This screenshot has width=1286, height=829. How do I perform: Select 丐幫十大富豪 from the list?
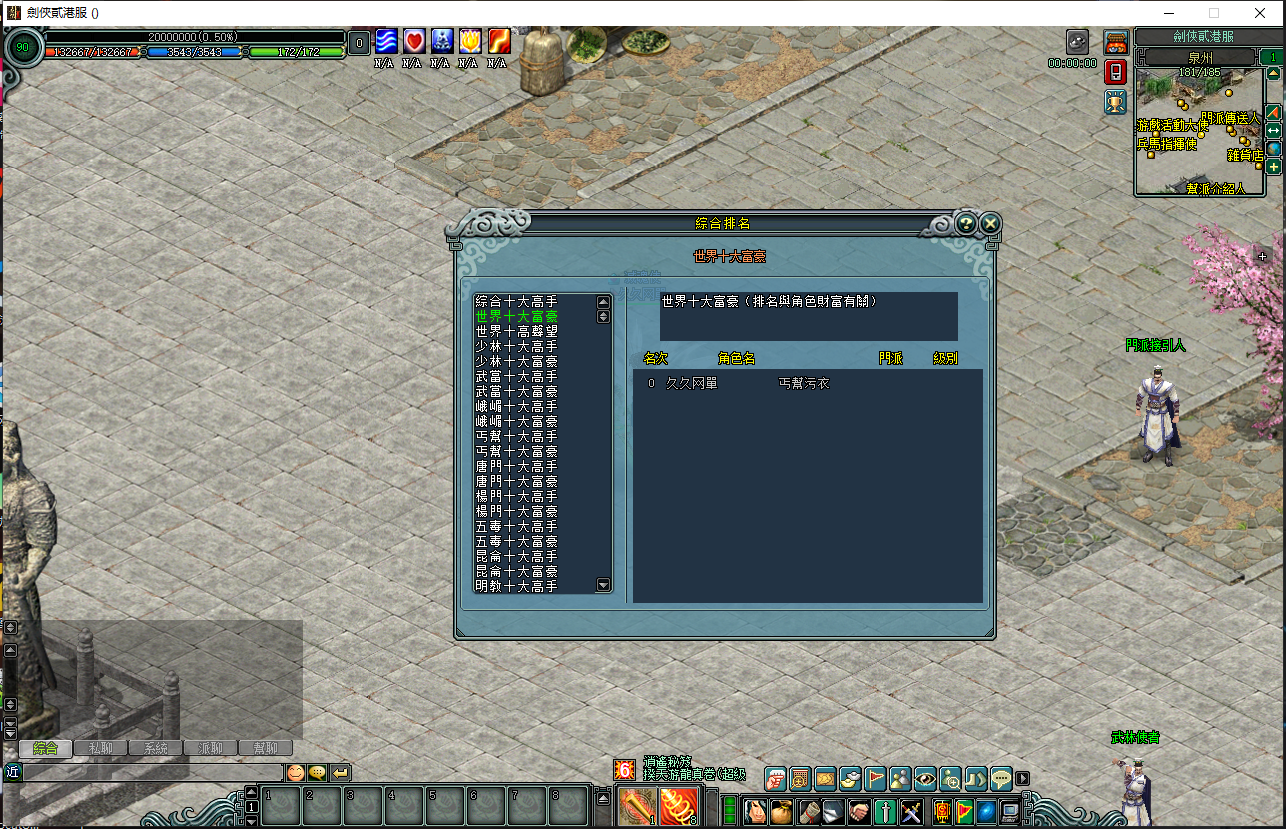[x=517, y=452]
